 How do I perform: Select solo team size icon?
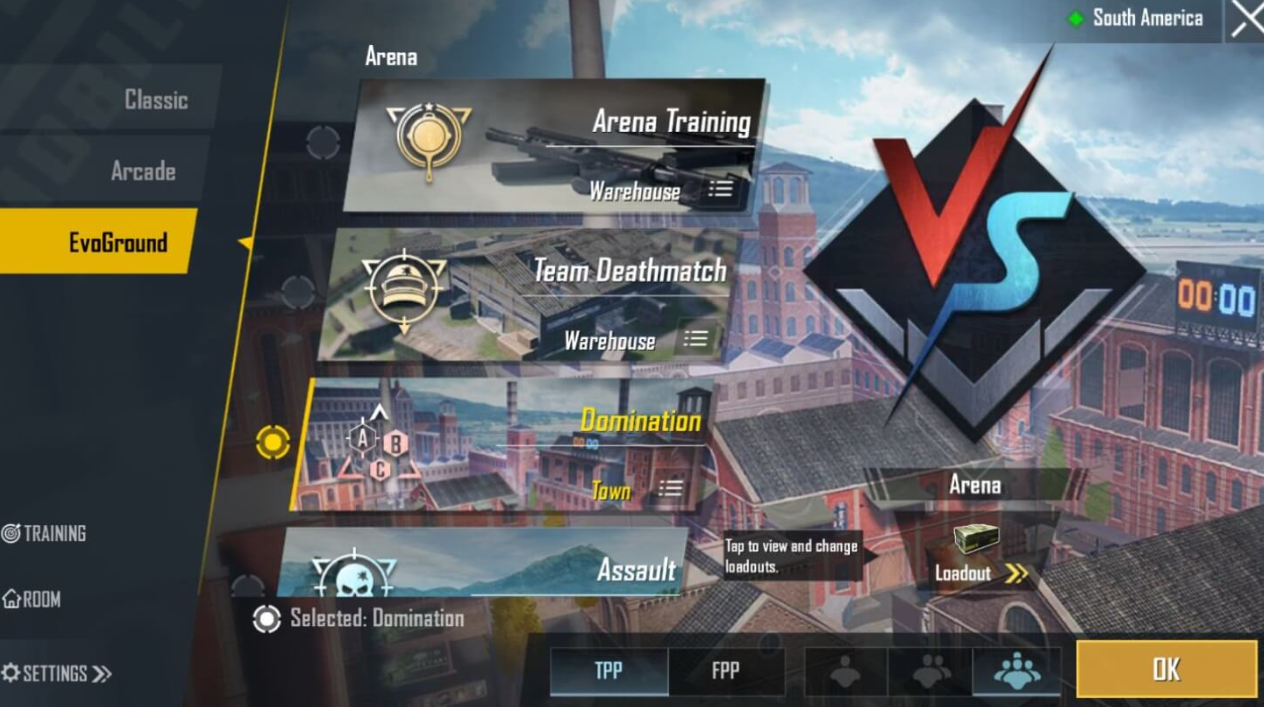(x=845, y=671)
